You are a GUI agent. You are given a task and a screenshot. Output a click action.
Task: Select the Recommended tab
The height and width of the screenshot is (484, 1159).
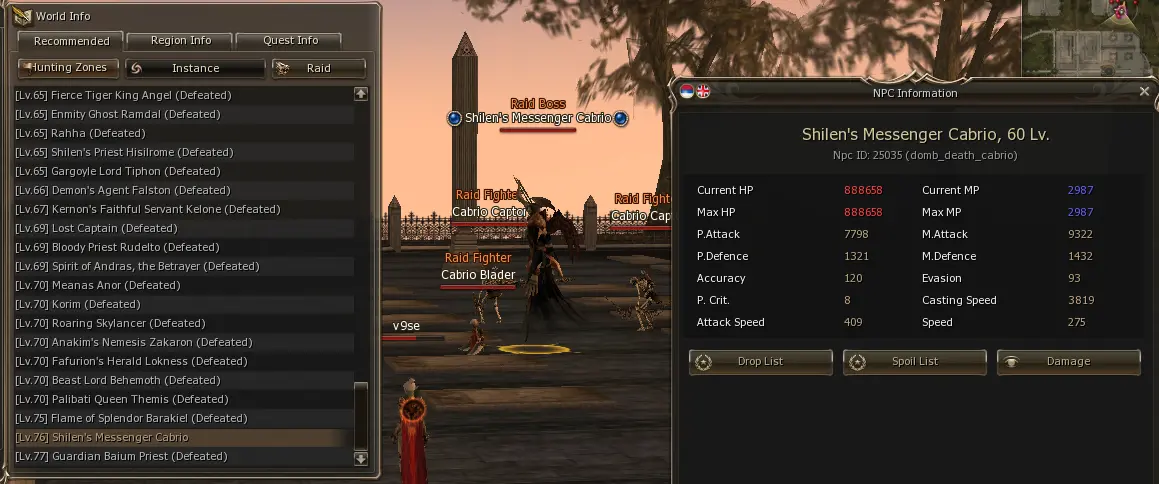tap(71, 41)
